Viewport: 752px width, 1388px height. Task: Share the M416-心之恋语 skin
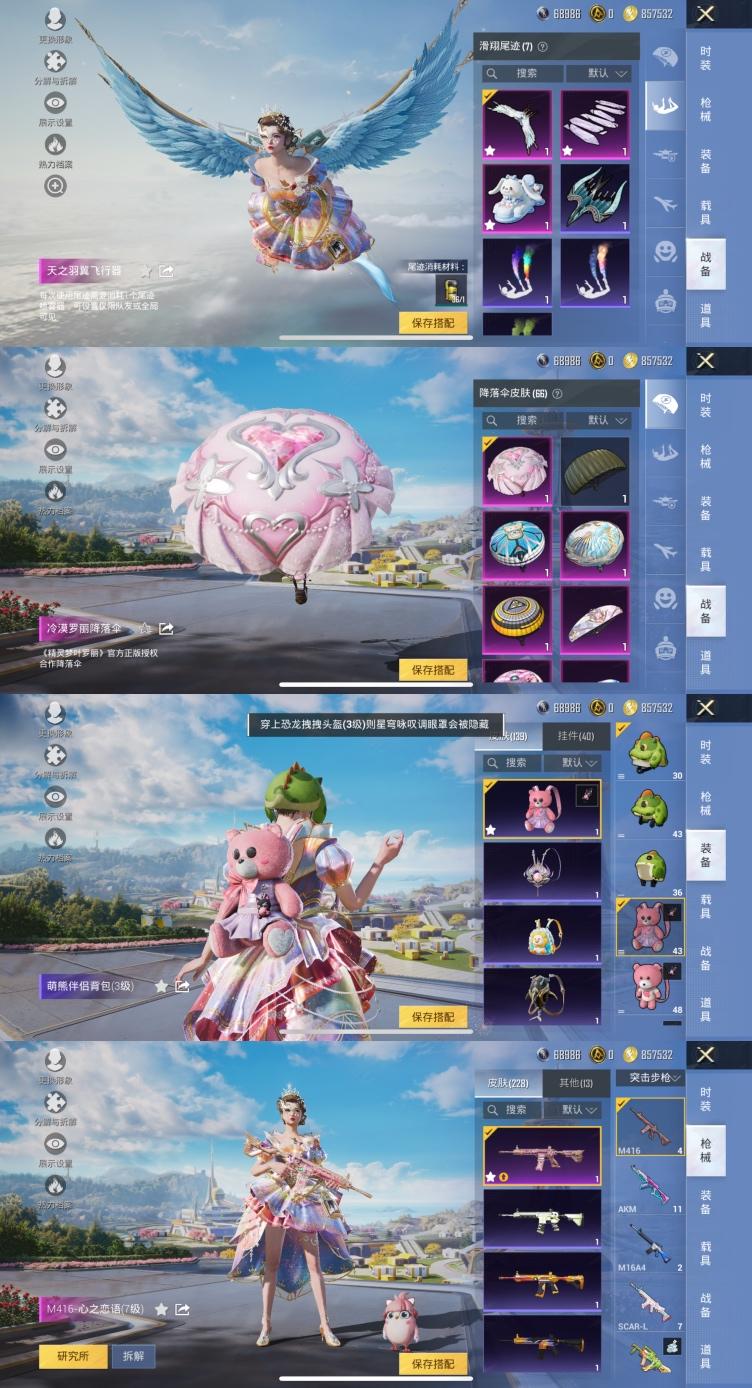(x=183, y=1309)
